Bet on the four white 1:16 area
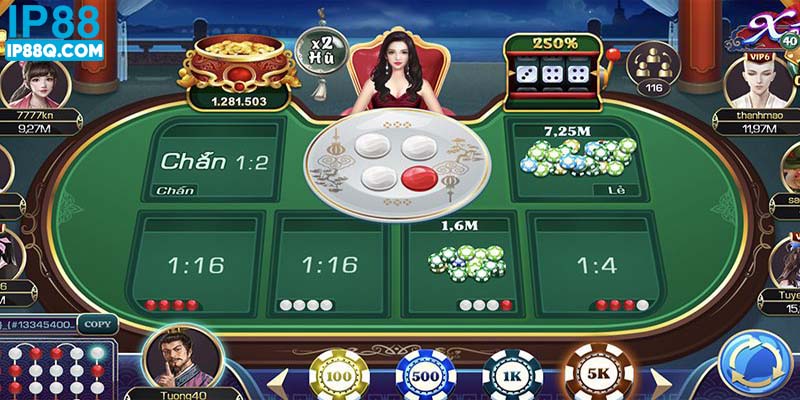Screen dimensions: 800x400 (329, 264)
